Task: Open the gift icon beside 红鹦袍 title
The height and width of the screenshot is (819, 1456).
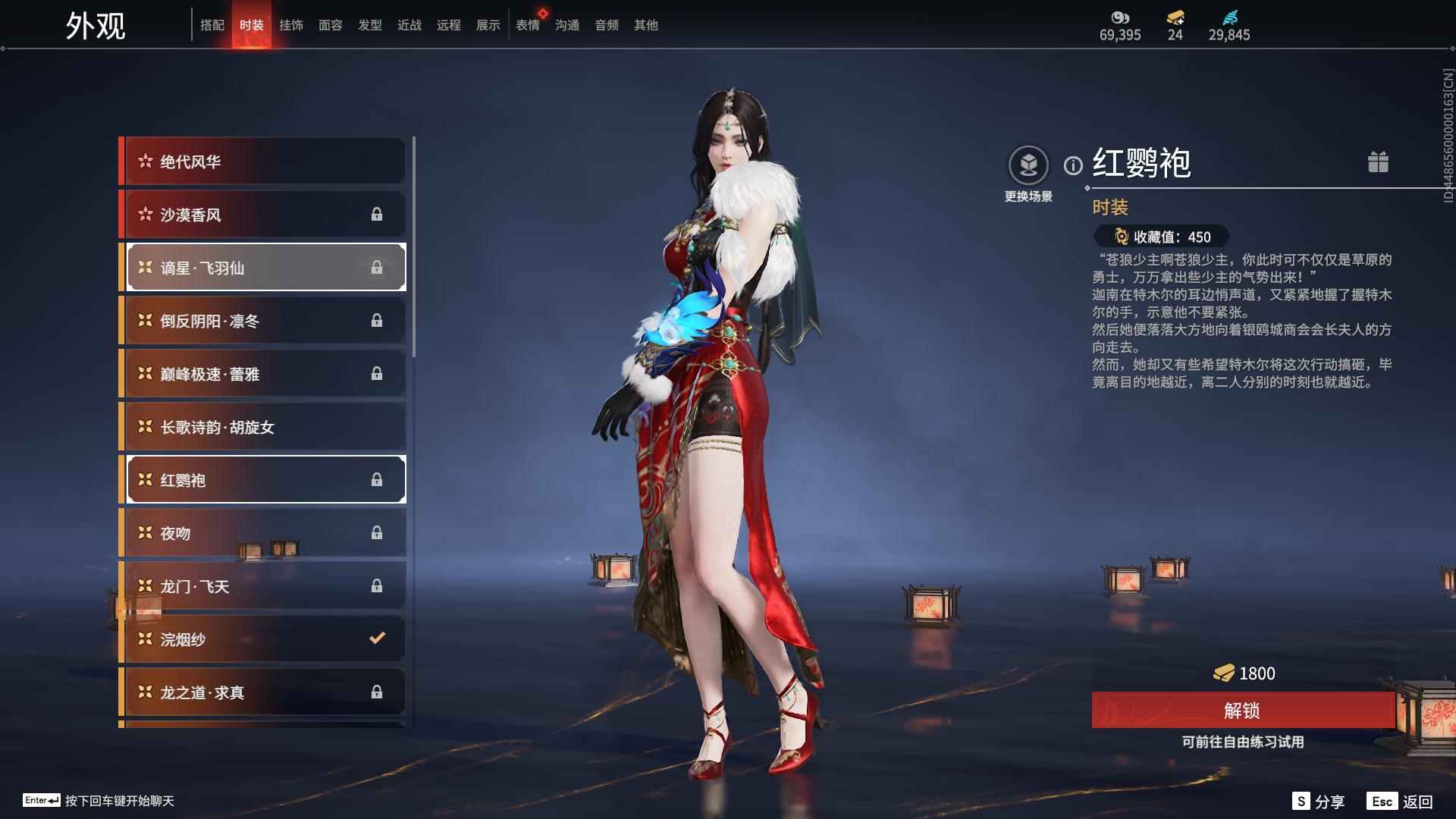Action: click(1379, 162)
